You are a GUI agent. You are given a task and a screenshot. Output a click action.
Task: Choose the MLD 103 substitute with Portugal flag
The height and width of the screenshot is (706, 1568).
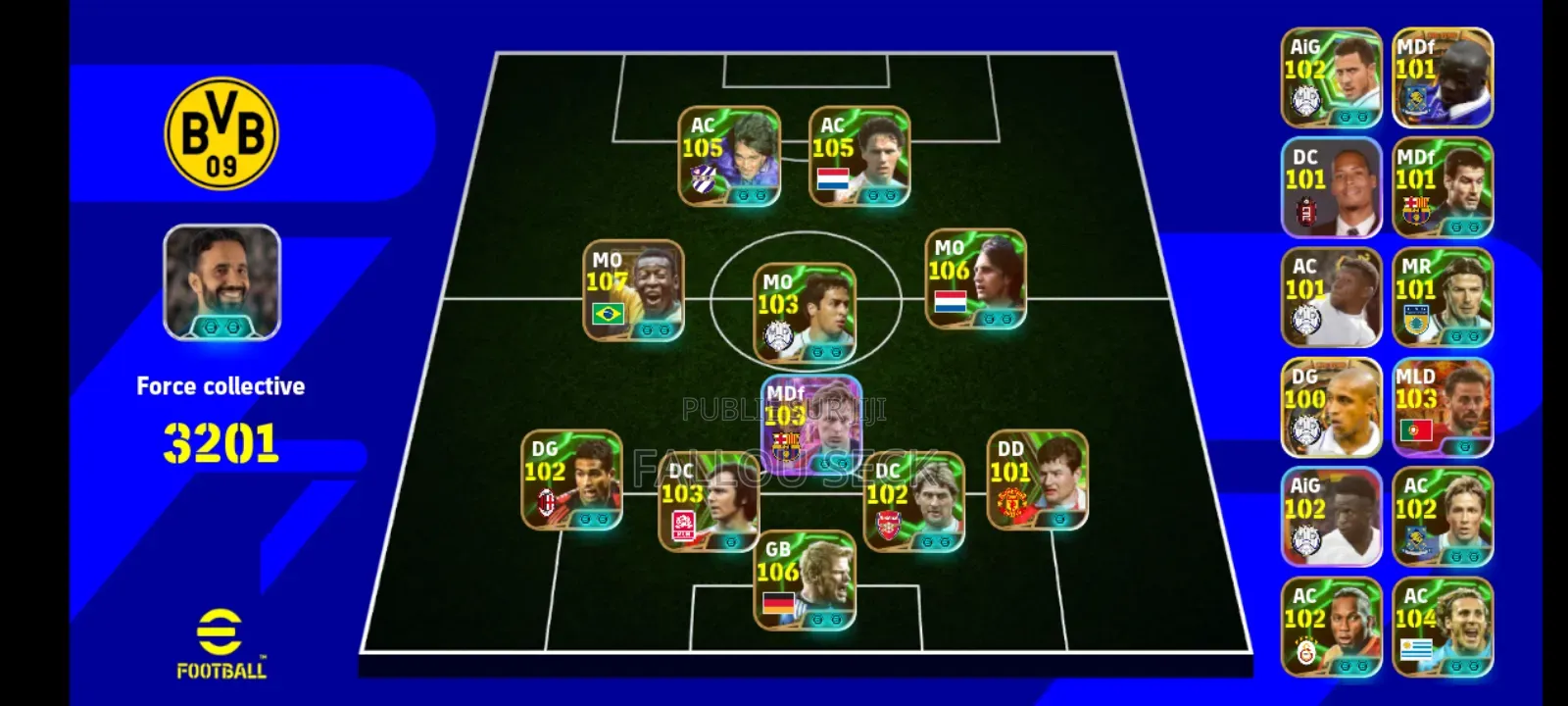point(1443,408)
